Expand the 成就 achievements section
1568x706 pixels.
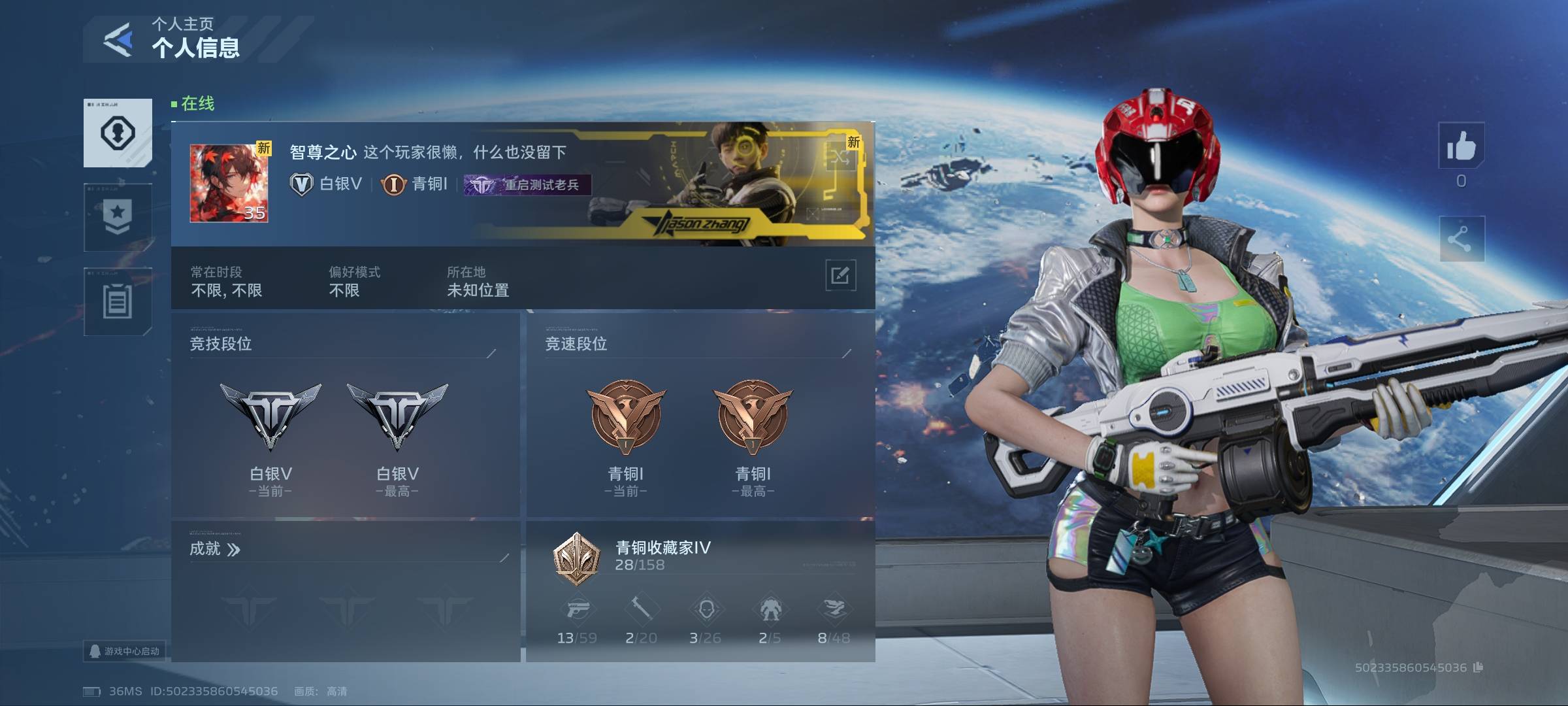215,549
